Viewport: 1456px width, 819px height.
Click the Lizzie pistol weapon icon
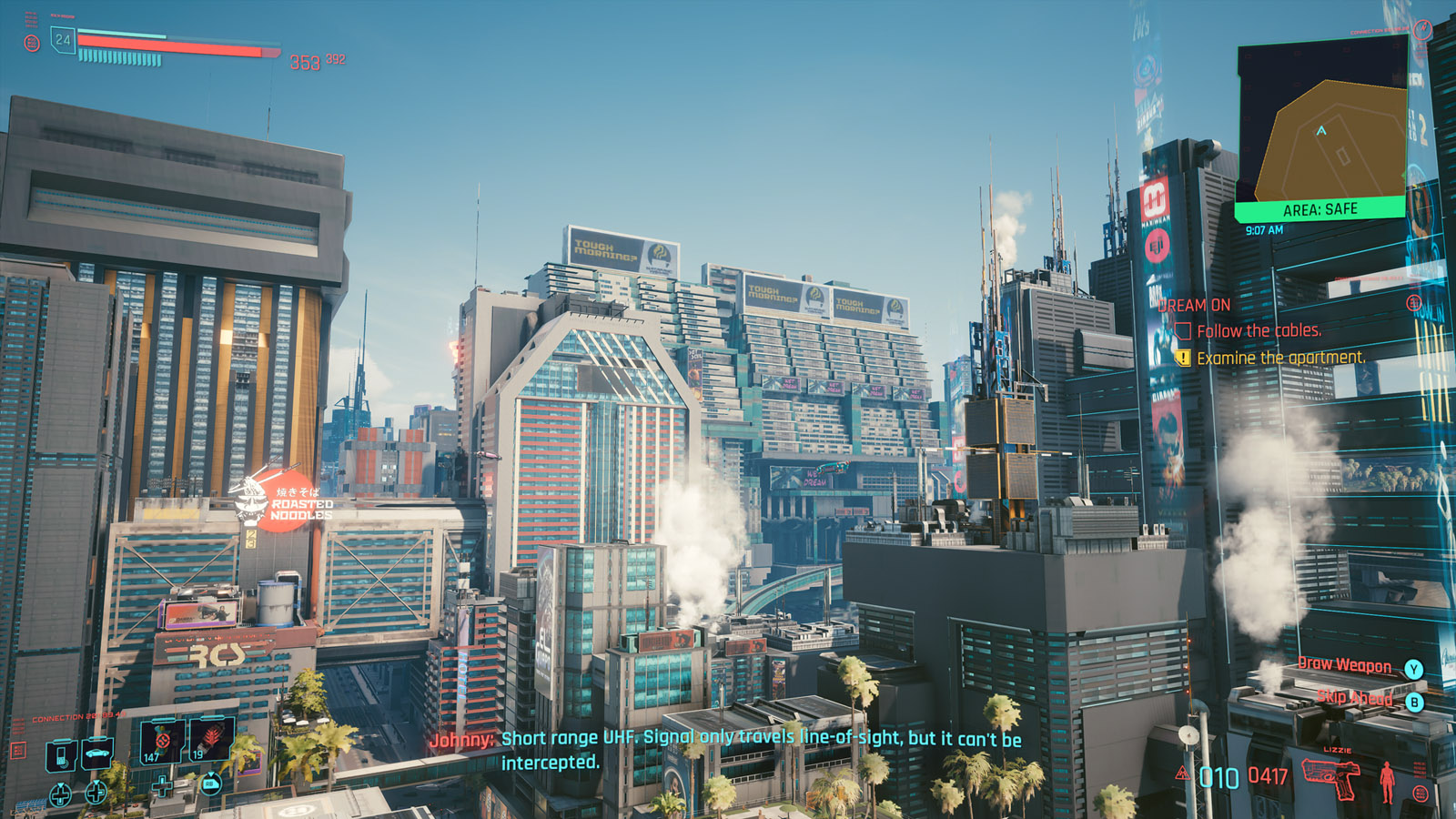1332,775
